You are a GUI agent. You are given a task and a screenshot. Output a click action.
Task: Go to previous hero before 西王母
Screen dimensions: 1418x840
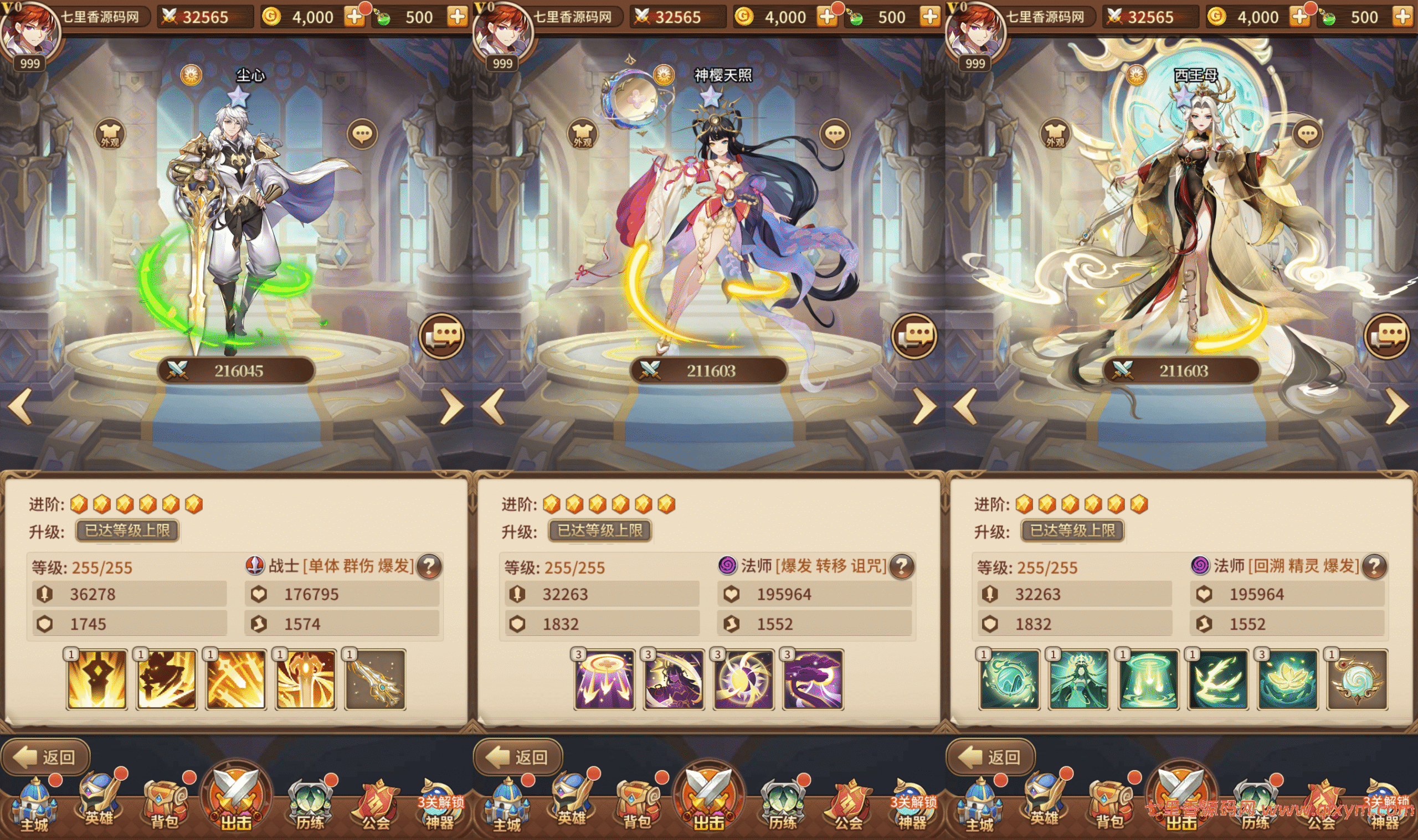point(965,406)
